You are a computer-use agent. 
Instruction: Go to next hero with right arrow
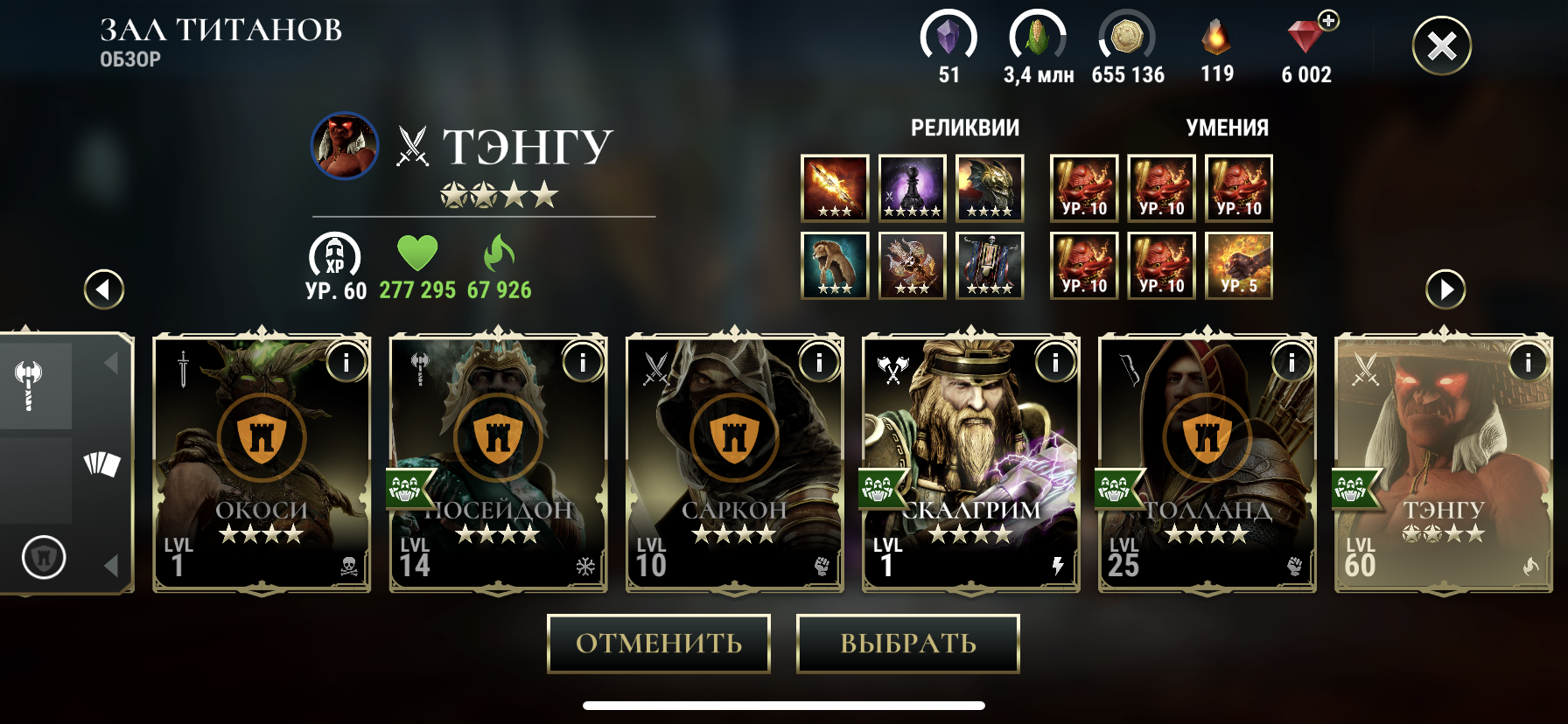pyautogui.click(x=1445, y=289)
